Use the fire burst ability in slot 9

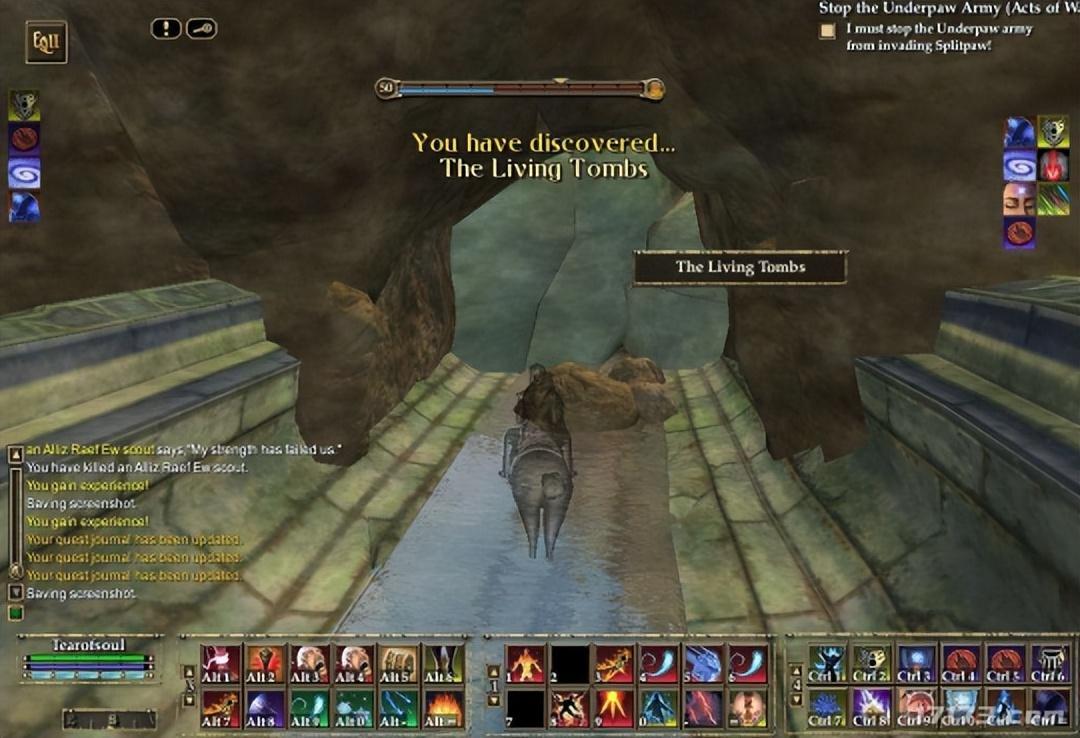pos(614,708)
